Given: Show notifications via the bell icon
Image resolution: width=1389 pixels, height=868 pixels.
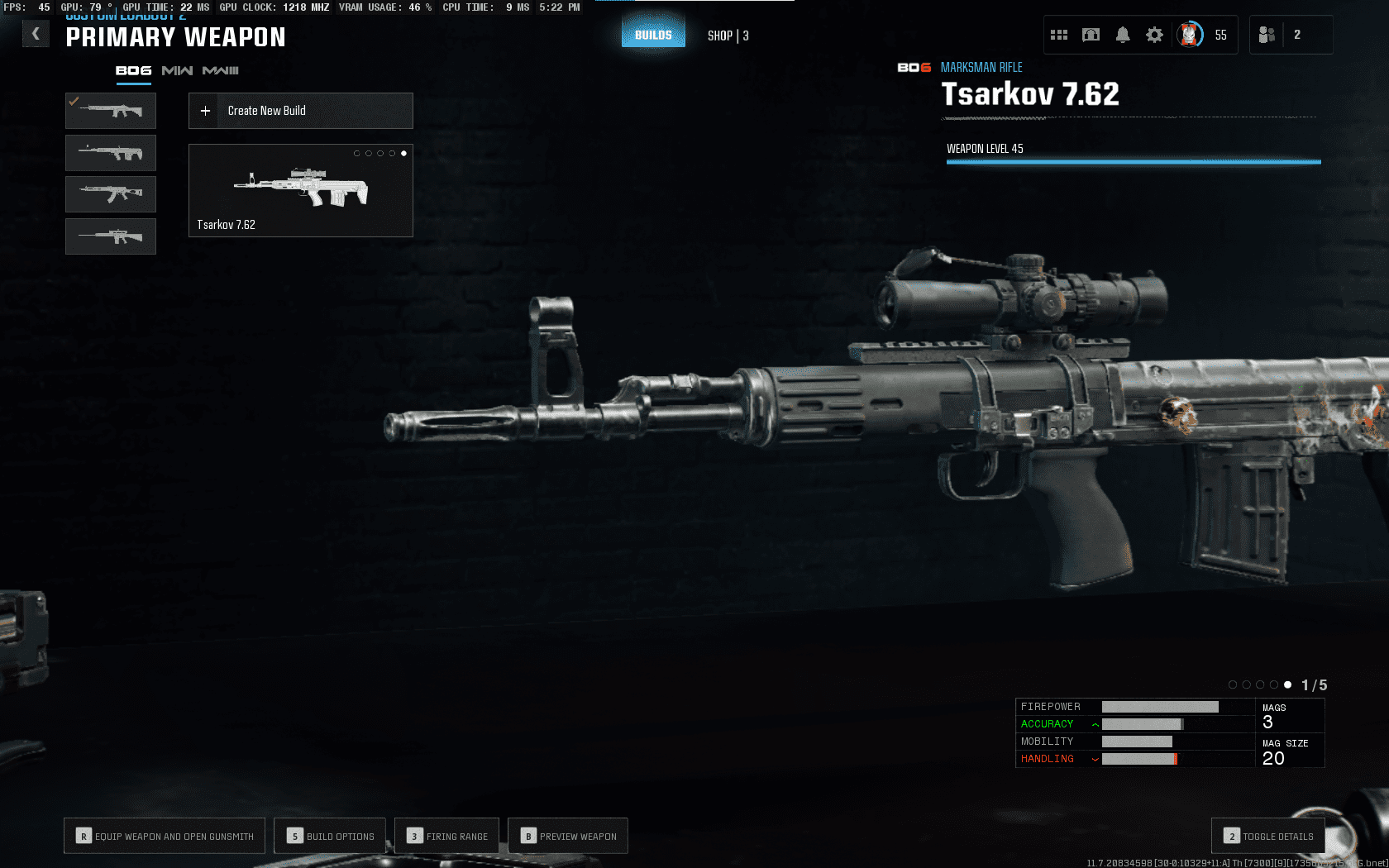Looking at the screenshot, I should [x=1123, y=35].
